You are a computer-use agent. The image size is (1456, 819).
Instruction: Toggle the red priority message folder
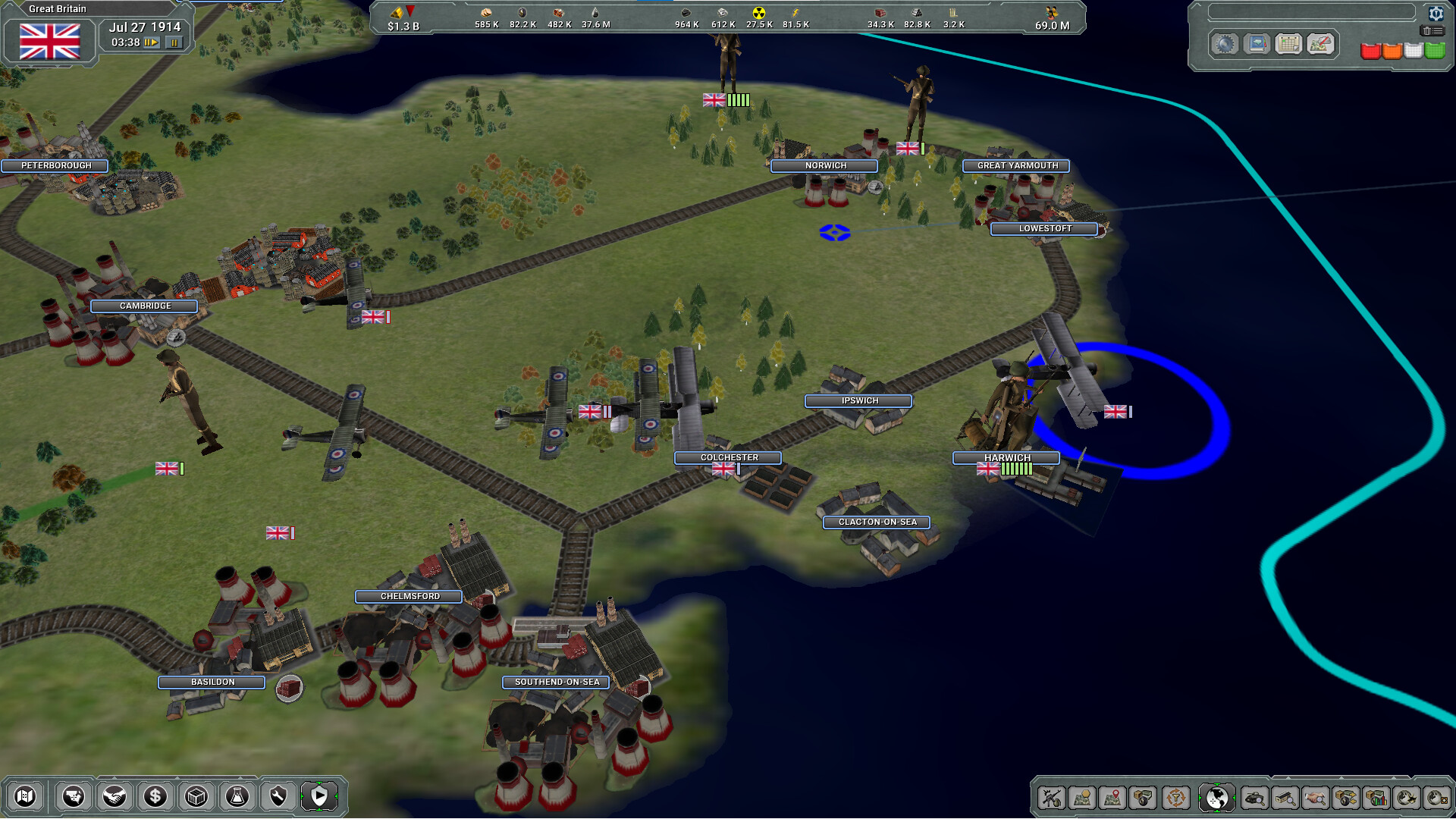coord(1371,51)
